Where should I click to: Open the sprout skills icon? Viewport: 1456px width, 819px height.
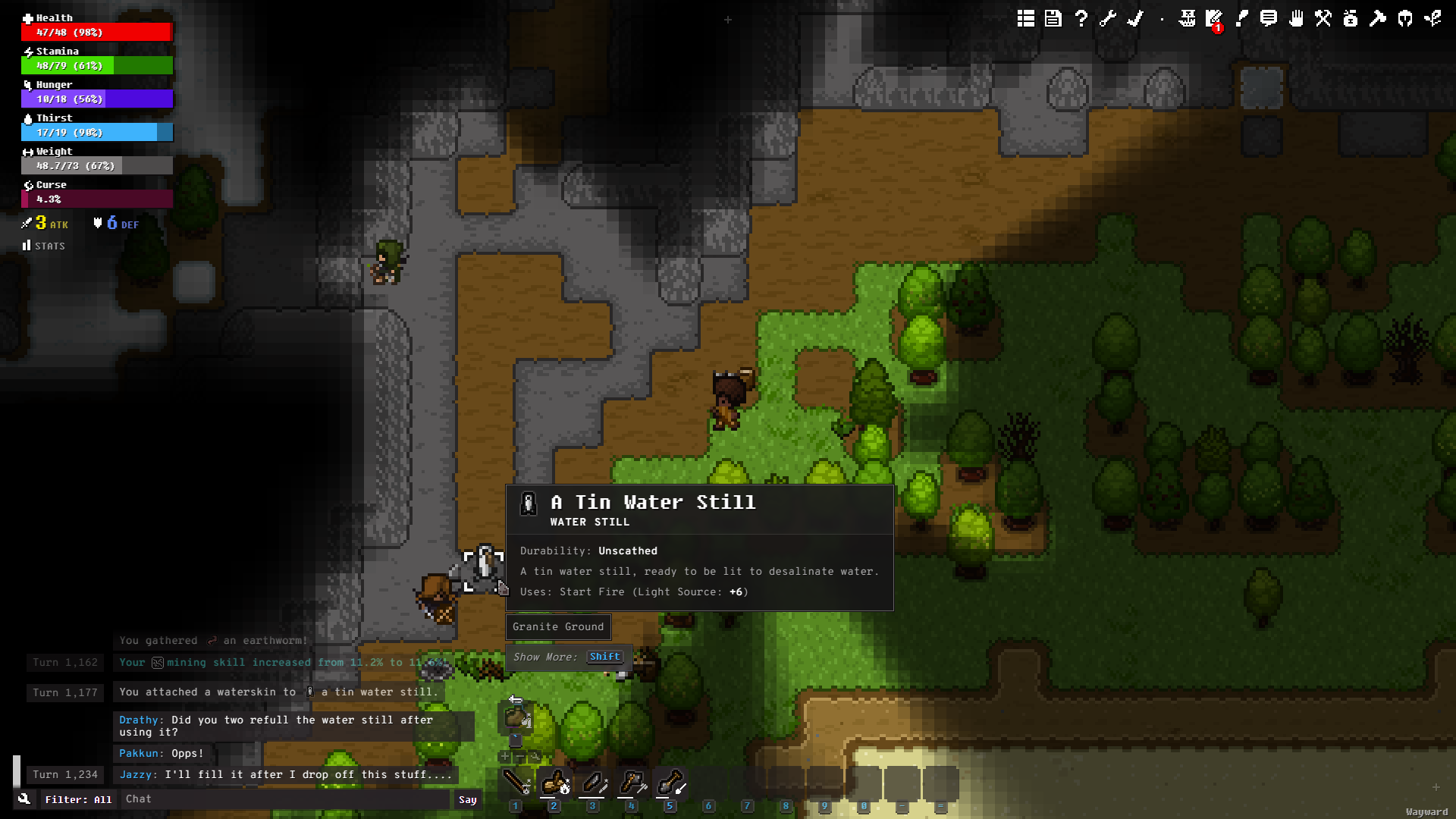click(x=1432, y=18)
